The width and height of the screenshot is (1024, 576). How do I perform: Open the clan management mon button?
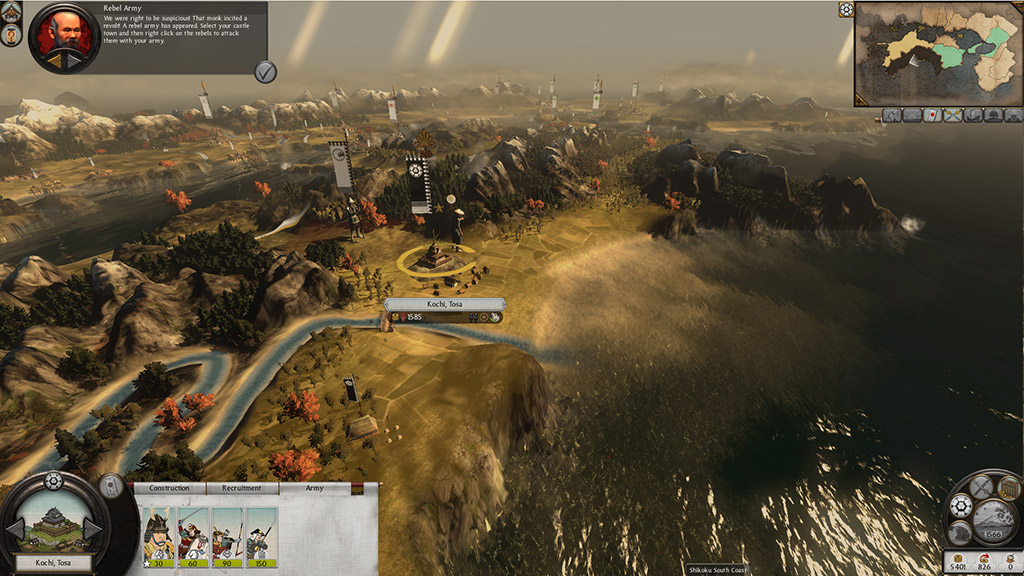[x=961, y=506]
